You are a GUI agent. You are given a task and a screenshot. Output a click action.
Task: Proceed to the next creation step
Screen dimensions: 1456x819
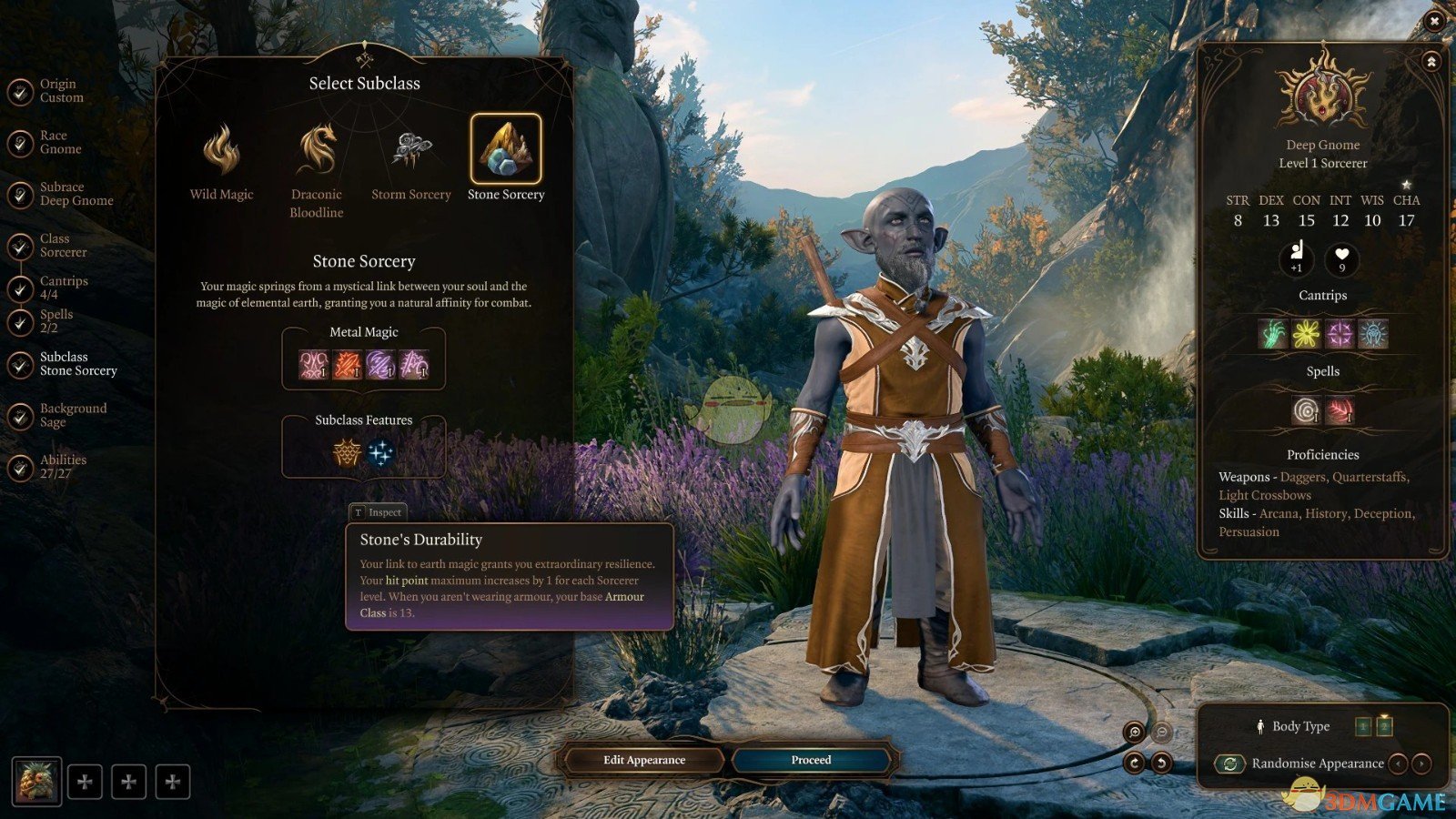(811, 760)
